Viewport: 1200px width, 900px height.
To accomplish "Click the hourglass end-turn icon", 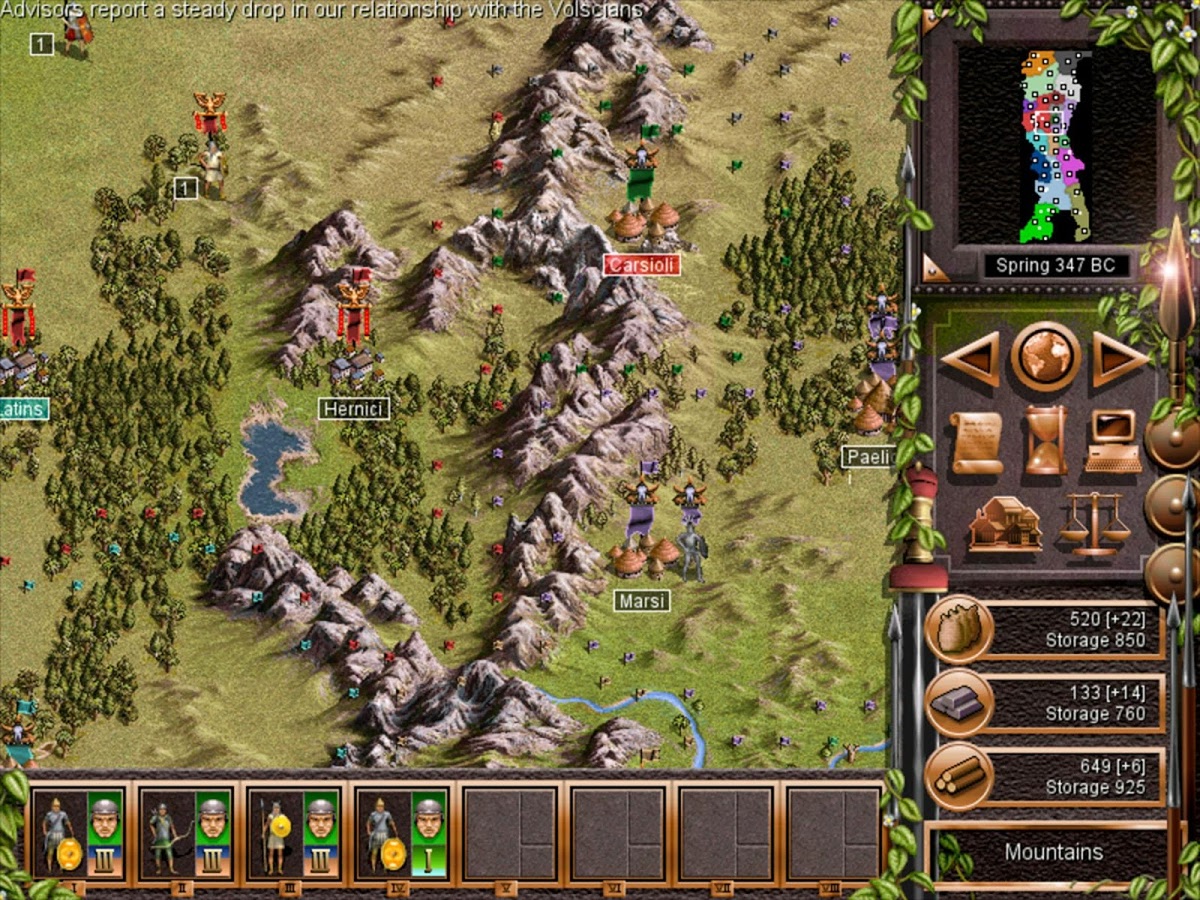I will [x=1045, y=441].
